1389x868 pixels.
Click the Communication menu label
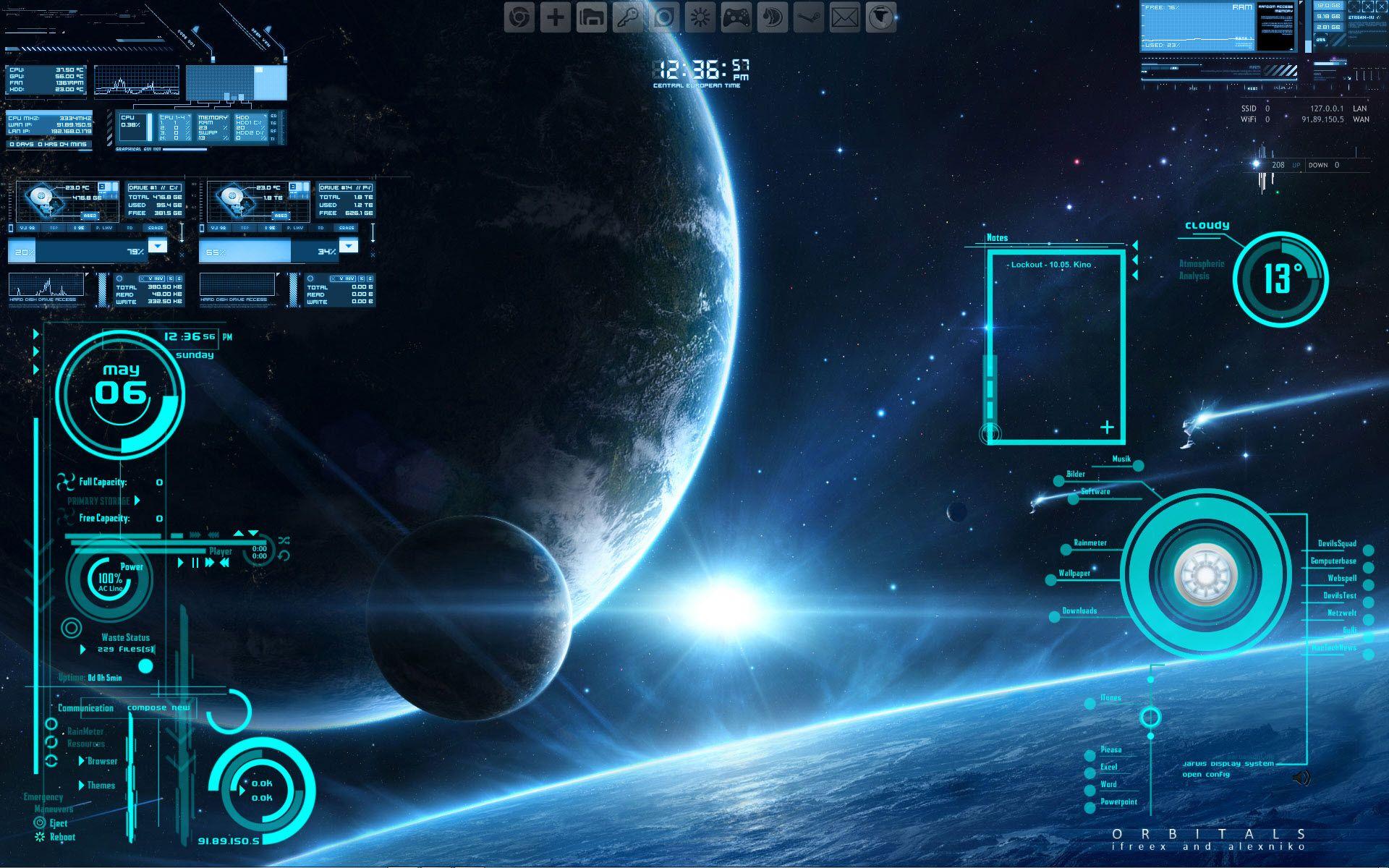[86, 708]
